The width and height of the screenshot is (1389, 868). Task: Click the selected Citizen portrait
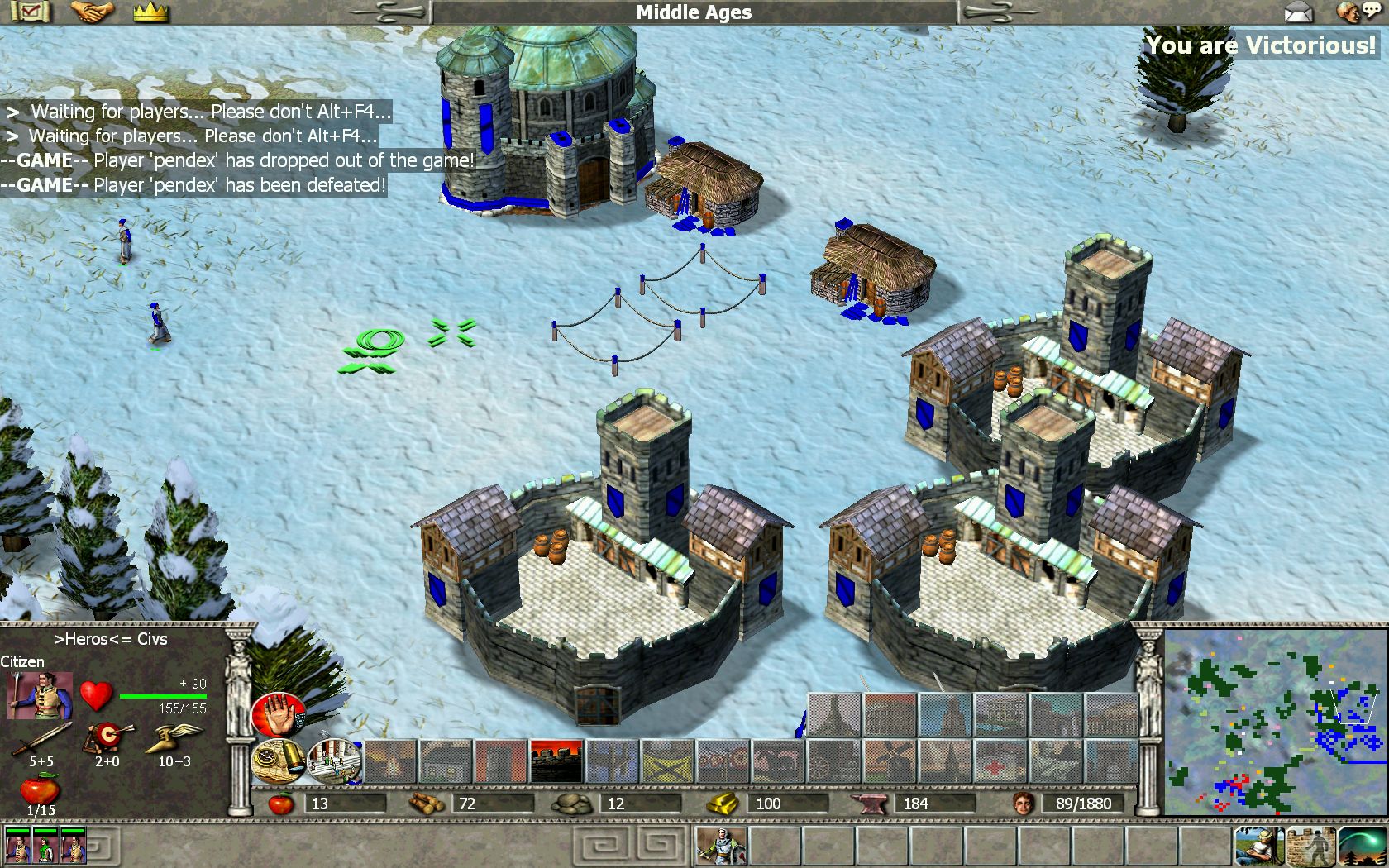pyautogui.click(x=39, y=695)
